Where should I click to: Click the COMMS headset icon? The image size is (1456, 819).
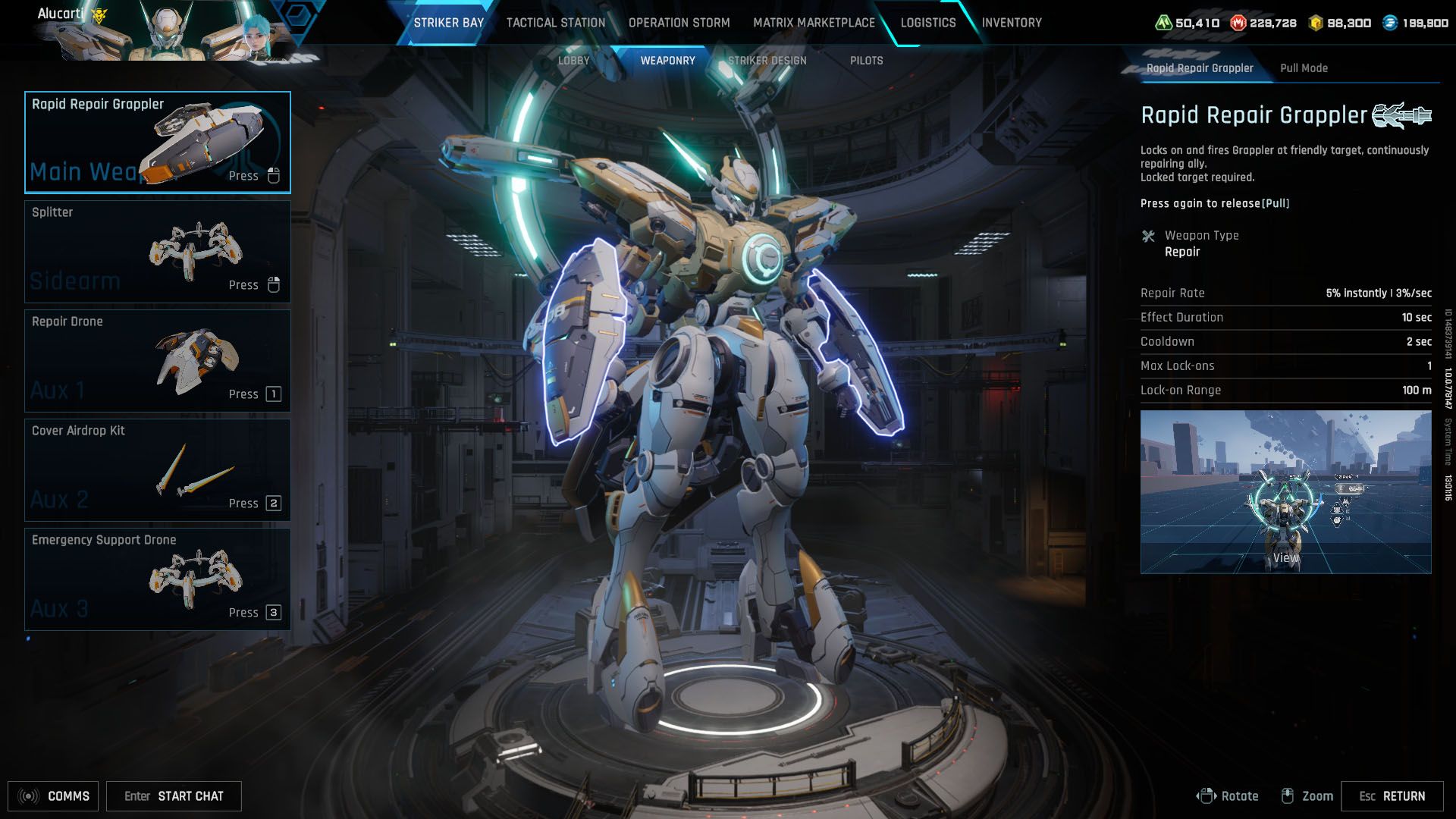point(29,796)
